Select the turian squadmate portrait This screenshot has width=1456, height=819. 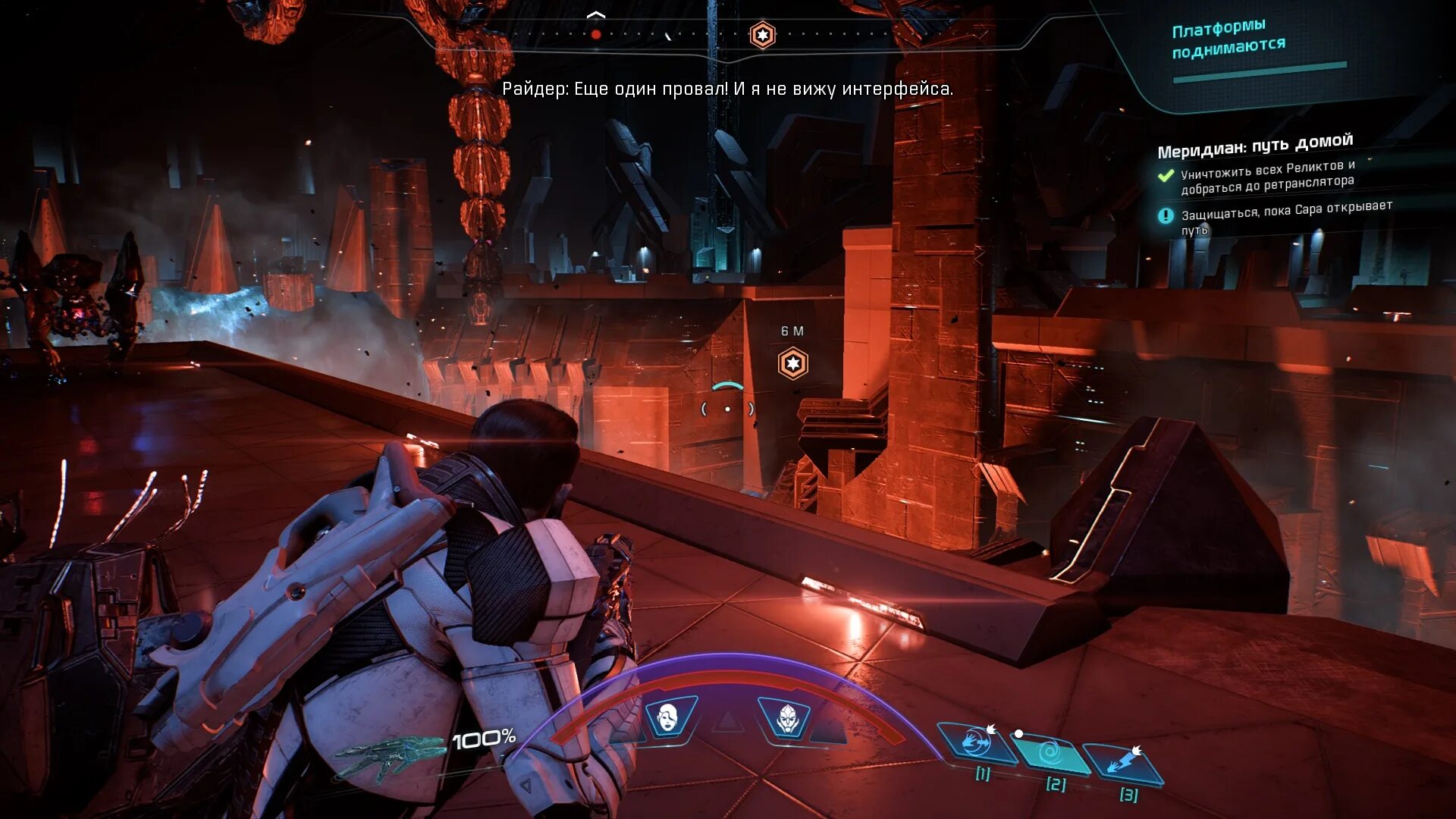786,717
